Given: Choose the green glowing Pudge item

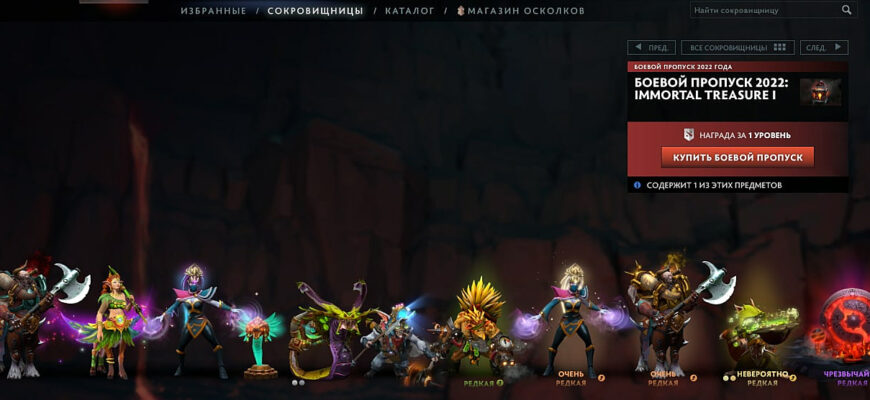Looking at the screenshot, I should pos(758,335).
